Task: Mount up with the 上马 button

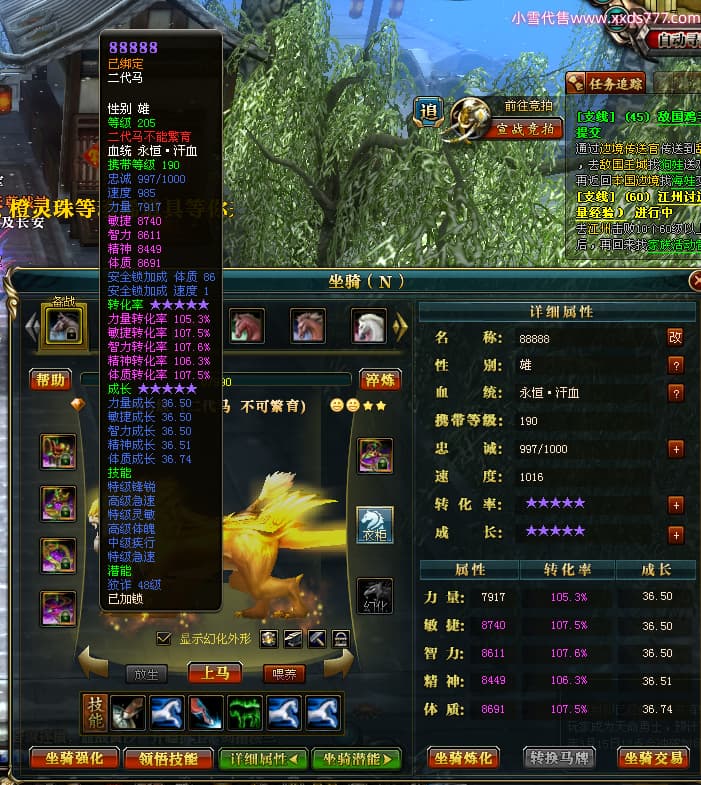Action: [x=215, y=673]
